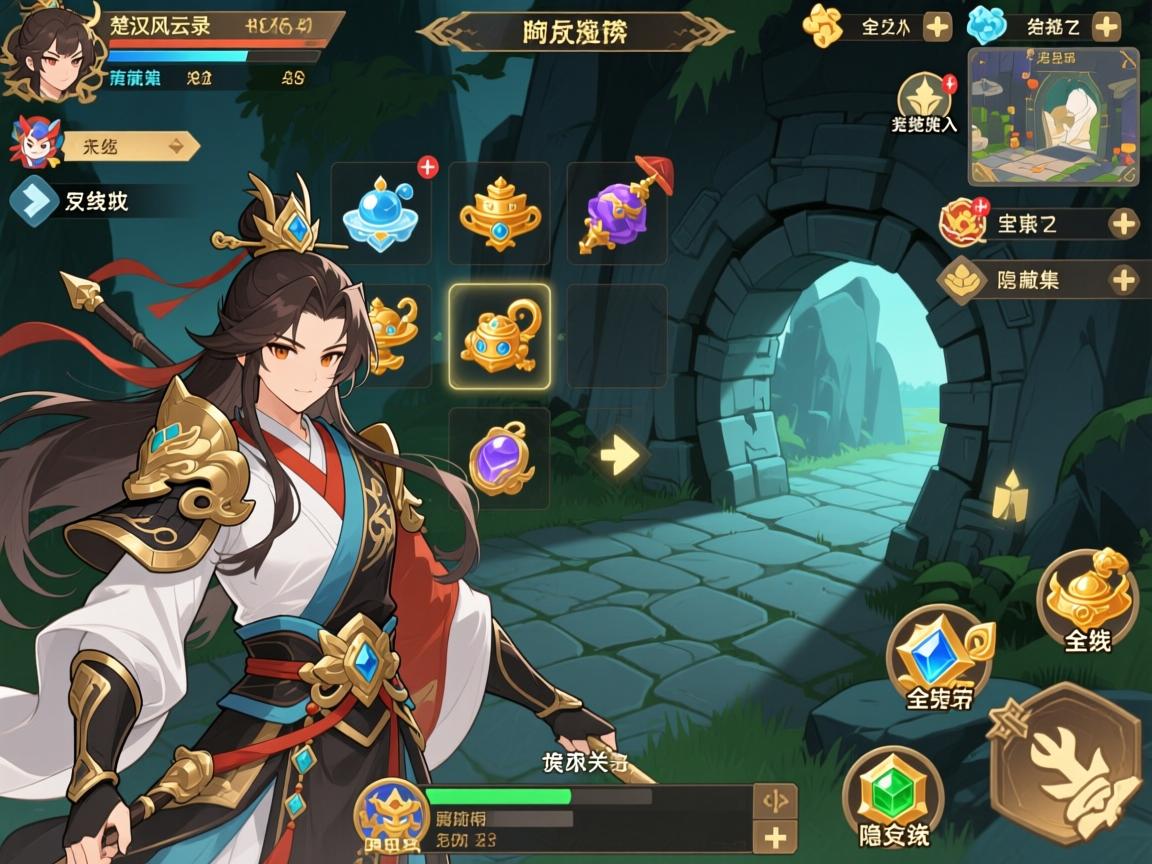Viewport: 1152px width, 864px height.
Task: Select the blue orb artifact slot
Action: 381,213
